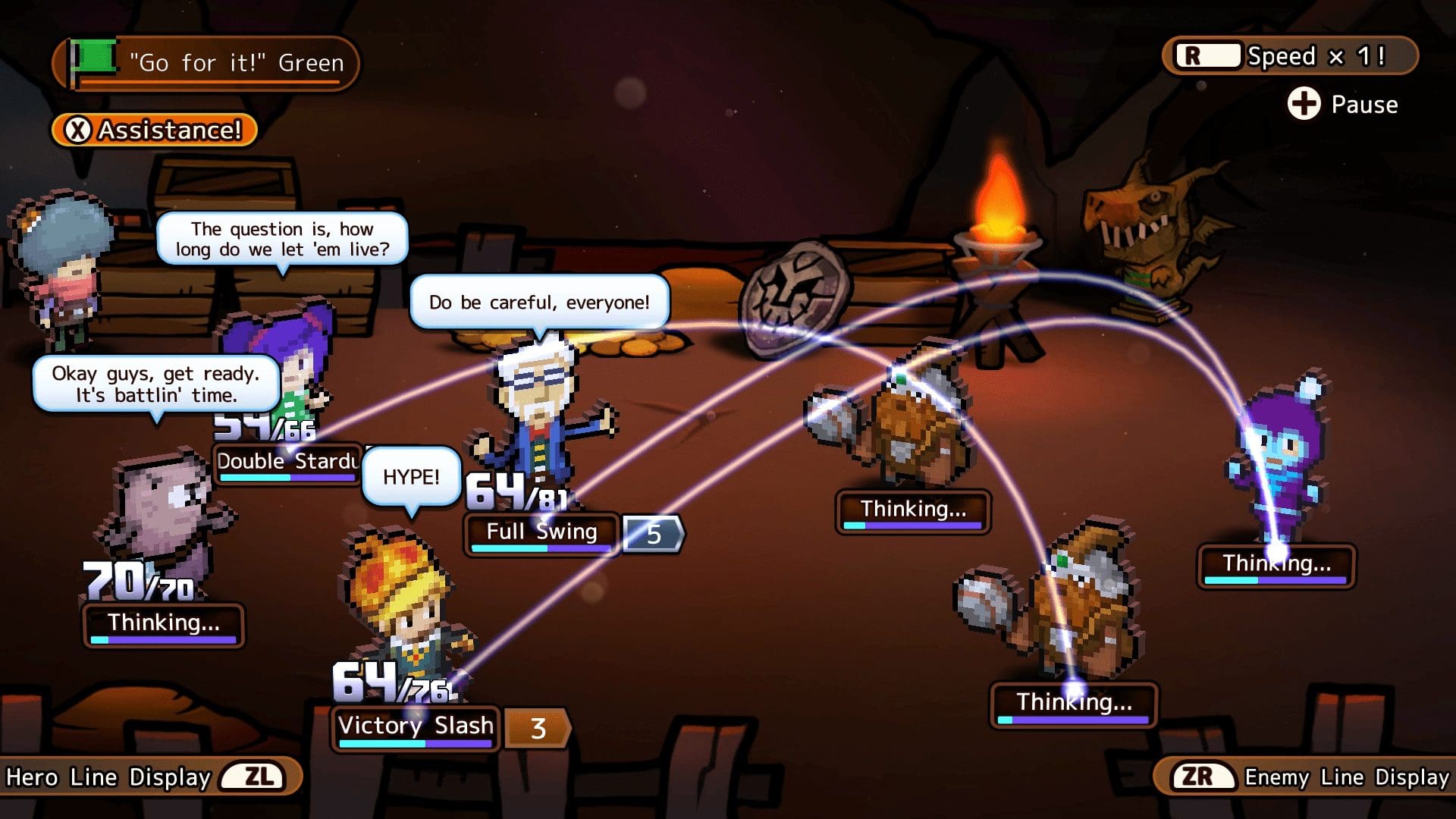
Task: Enable Speed x1 battle speed
Action: (x=1288, y=55)
